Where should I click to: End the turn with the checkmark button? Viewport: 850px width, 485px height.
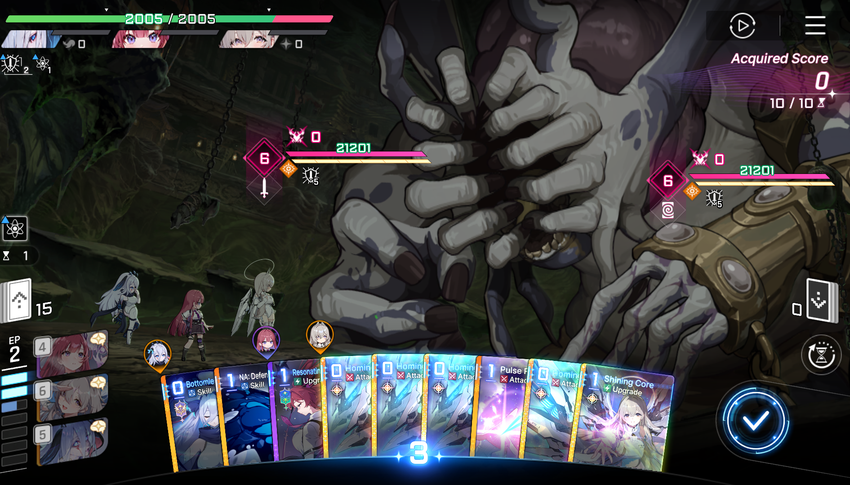[759, 420]
